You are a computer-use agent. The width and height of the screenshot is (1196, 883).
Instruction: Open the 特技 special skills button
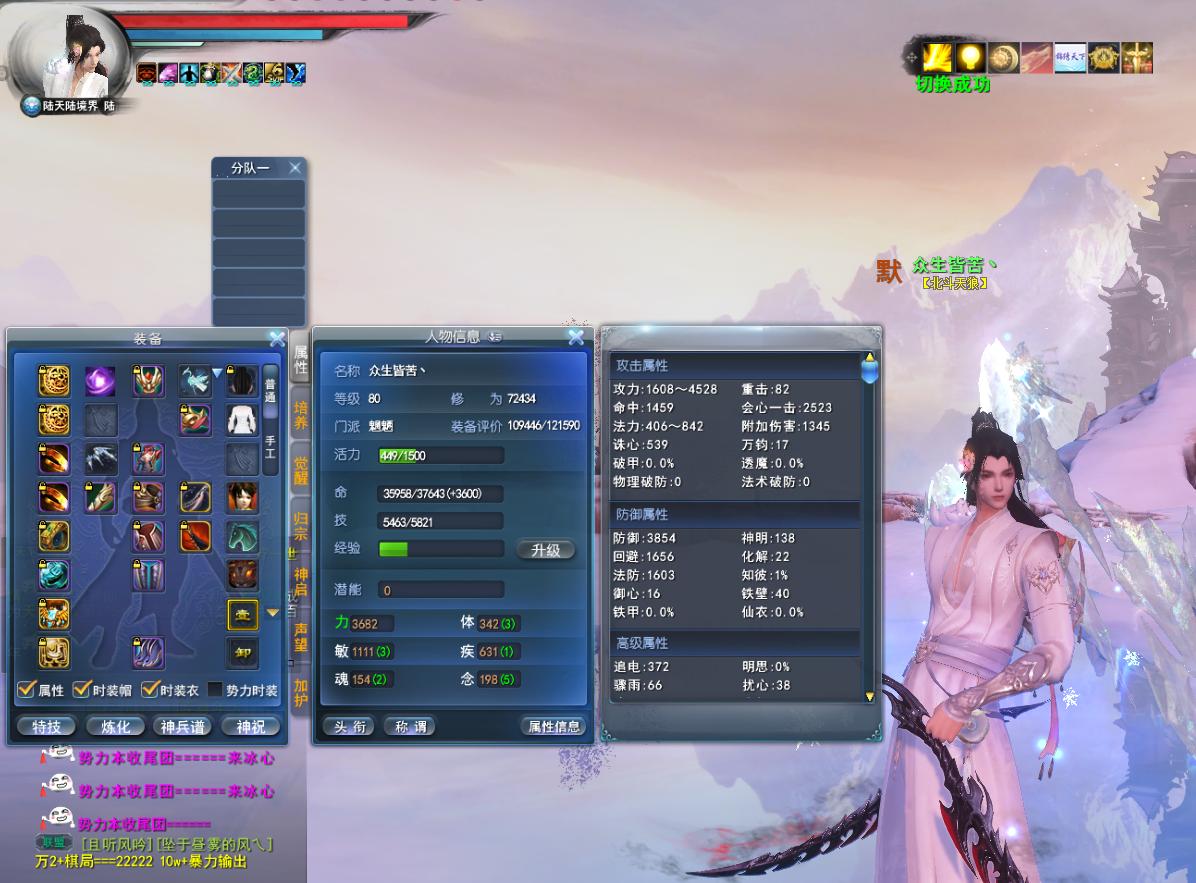pos(47,727)
